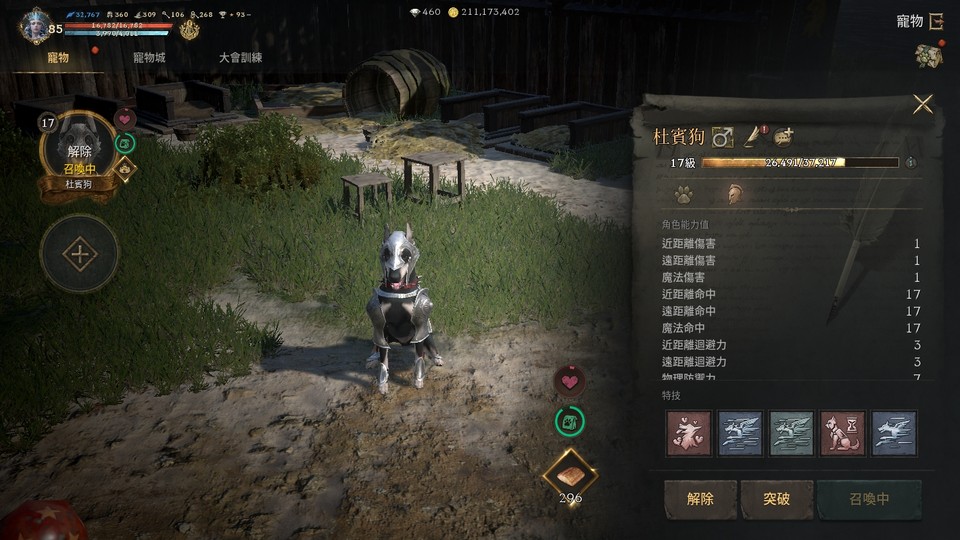The height and width of the screenshot is (540, 960).
Task: Add a new pet slot
Action: (x=79, y=254)
